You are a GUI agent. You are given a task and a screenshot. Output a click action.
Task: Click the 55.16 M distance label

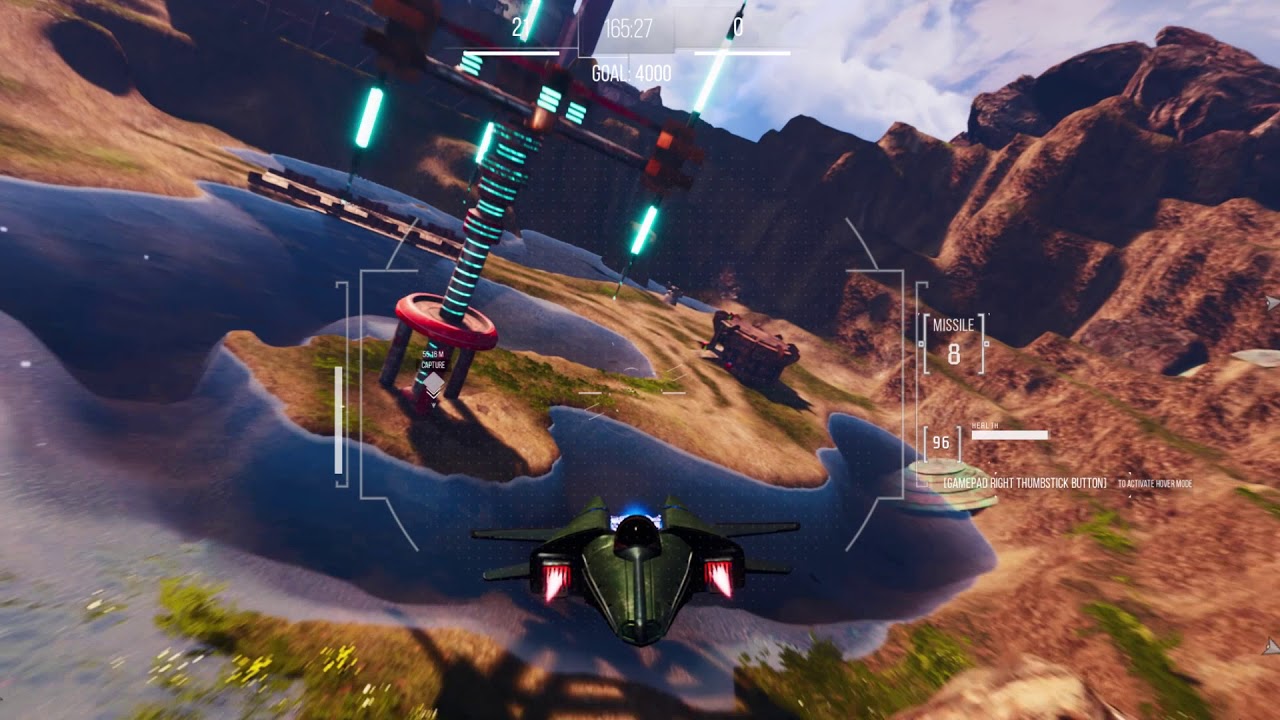[433, 353]
